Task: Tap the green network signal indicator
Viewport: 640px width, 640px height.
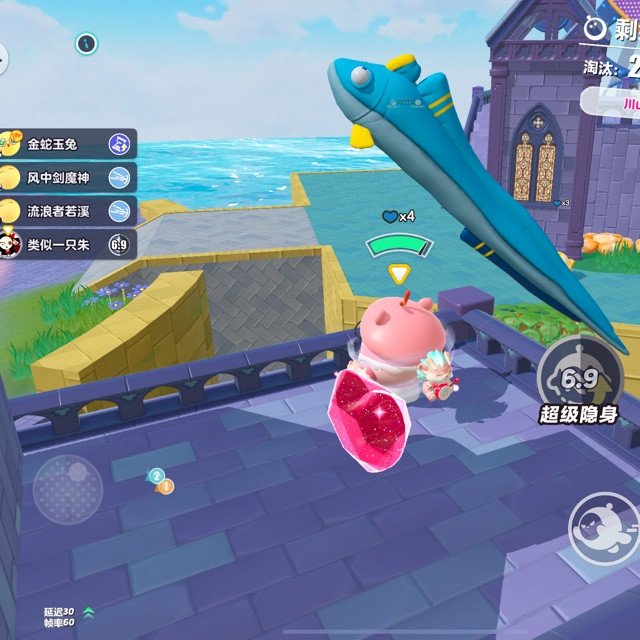Action: point(89,611)
